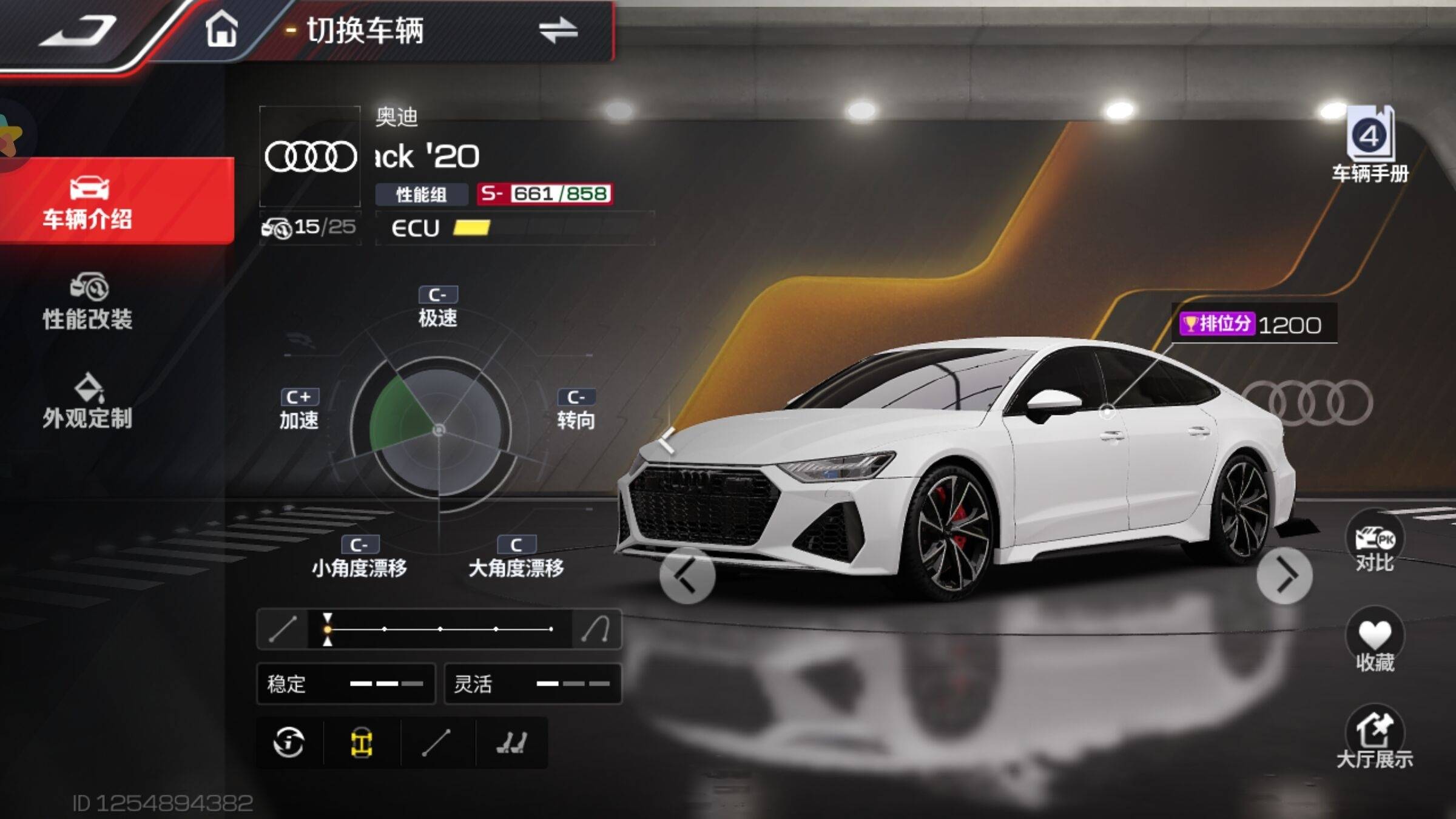Switch to the 性能改装 performance tuning tab
The height and width of the screenshot is (819, 1456).
(x=88, y=302)
